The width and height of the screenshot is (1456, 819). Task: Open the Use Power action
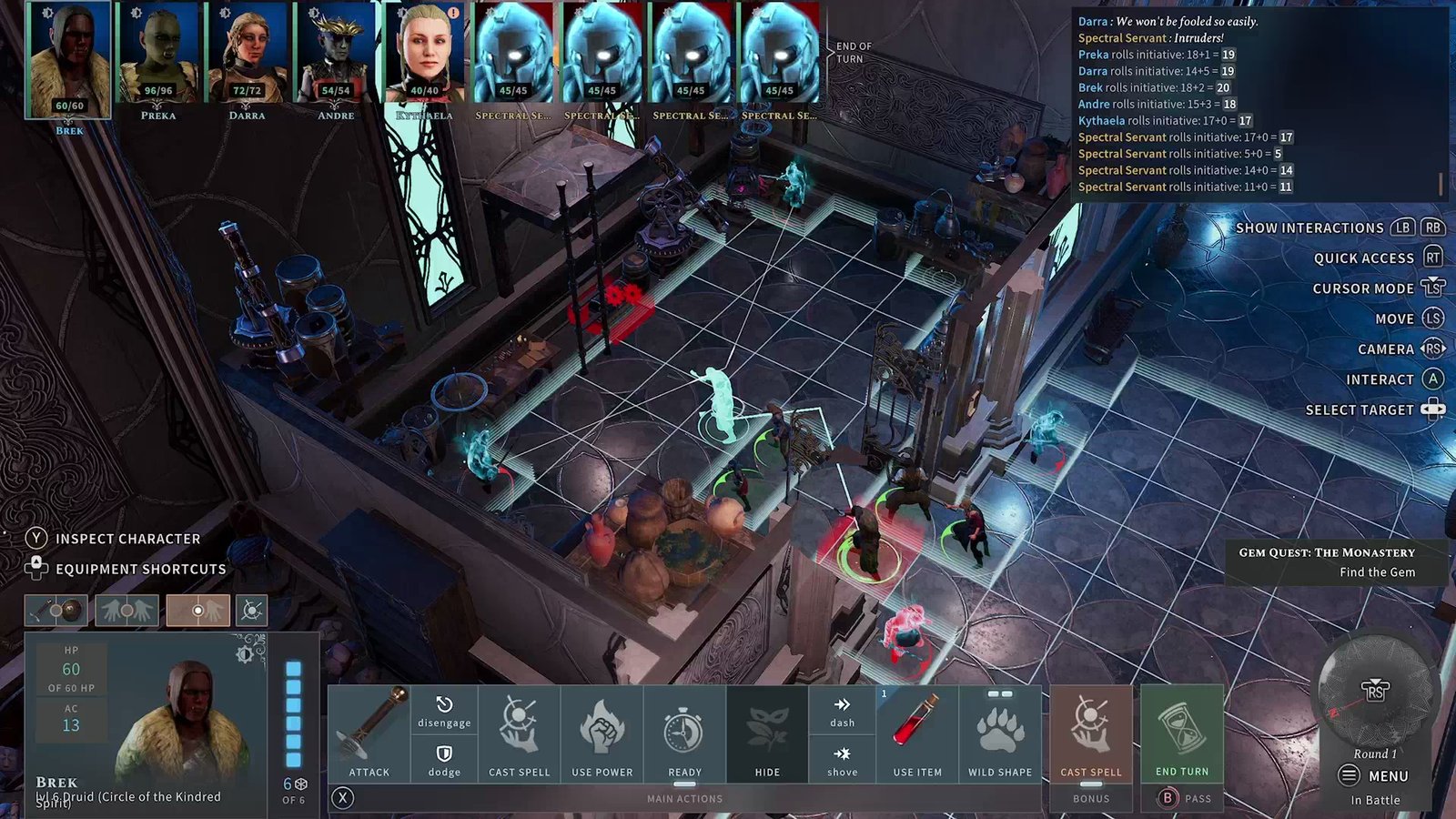602,733
